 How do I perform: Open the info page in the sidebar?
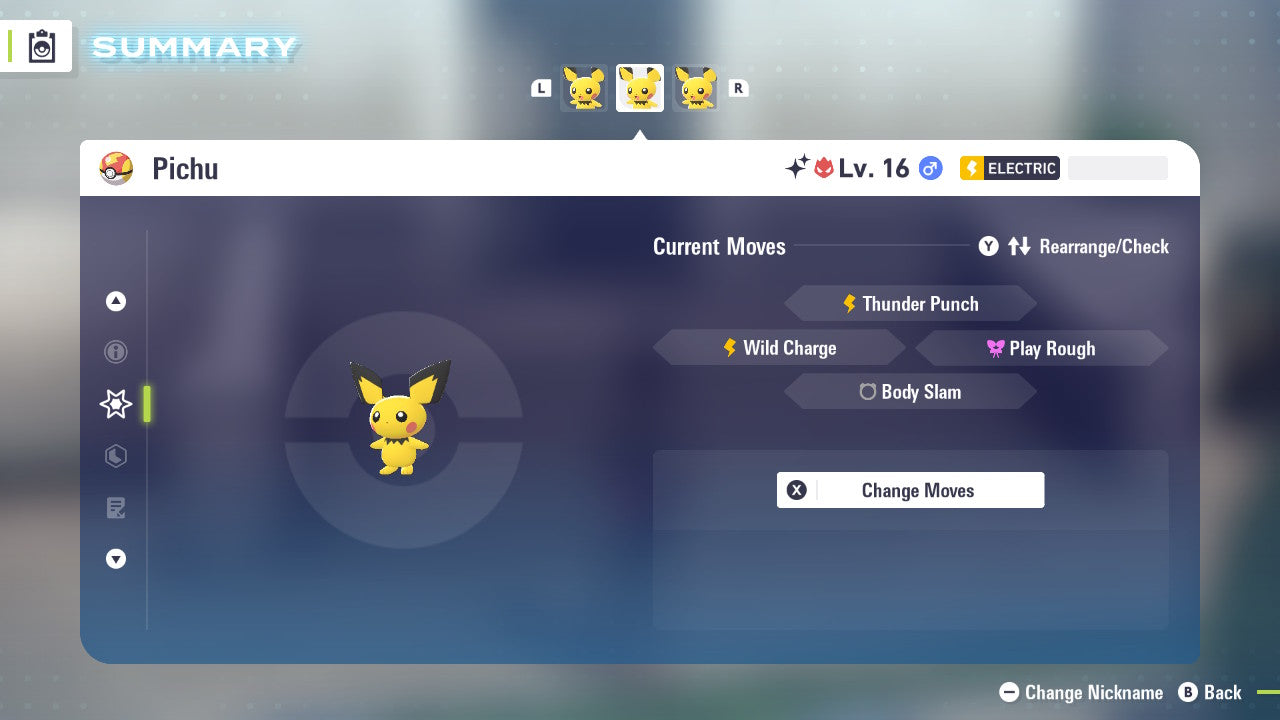pyautogui.click(x=116, y=351)
